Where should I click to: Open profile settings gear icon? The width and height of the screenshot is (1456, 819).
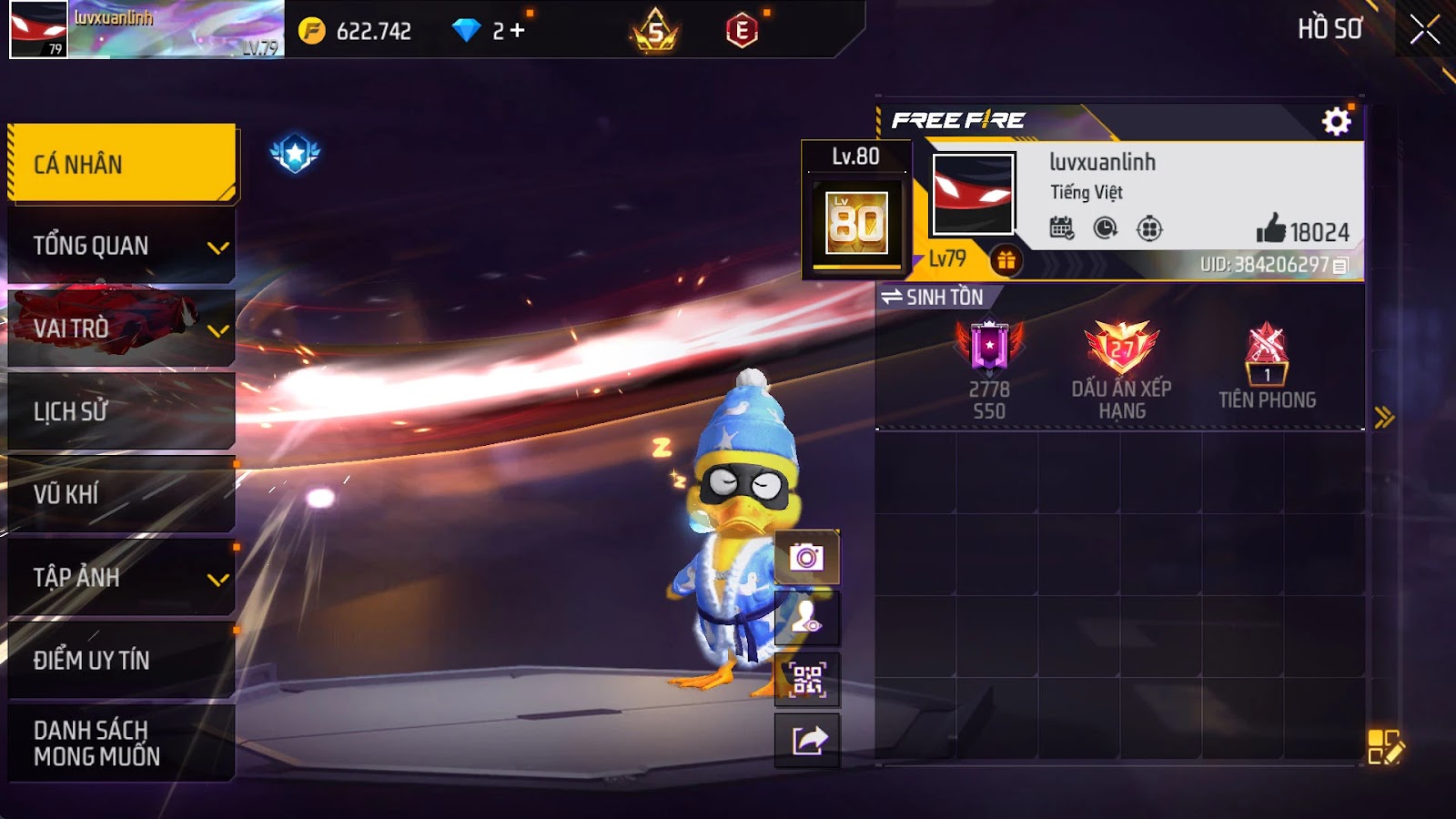1336,121
